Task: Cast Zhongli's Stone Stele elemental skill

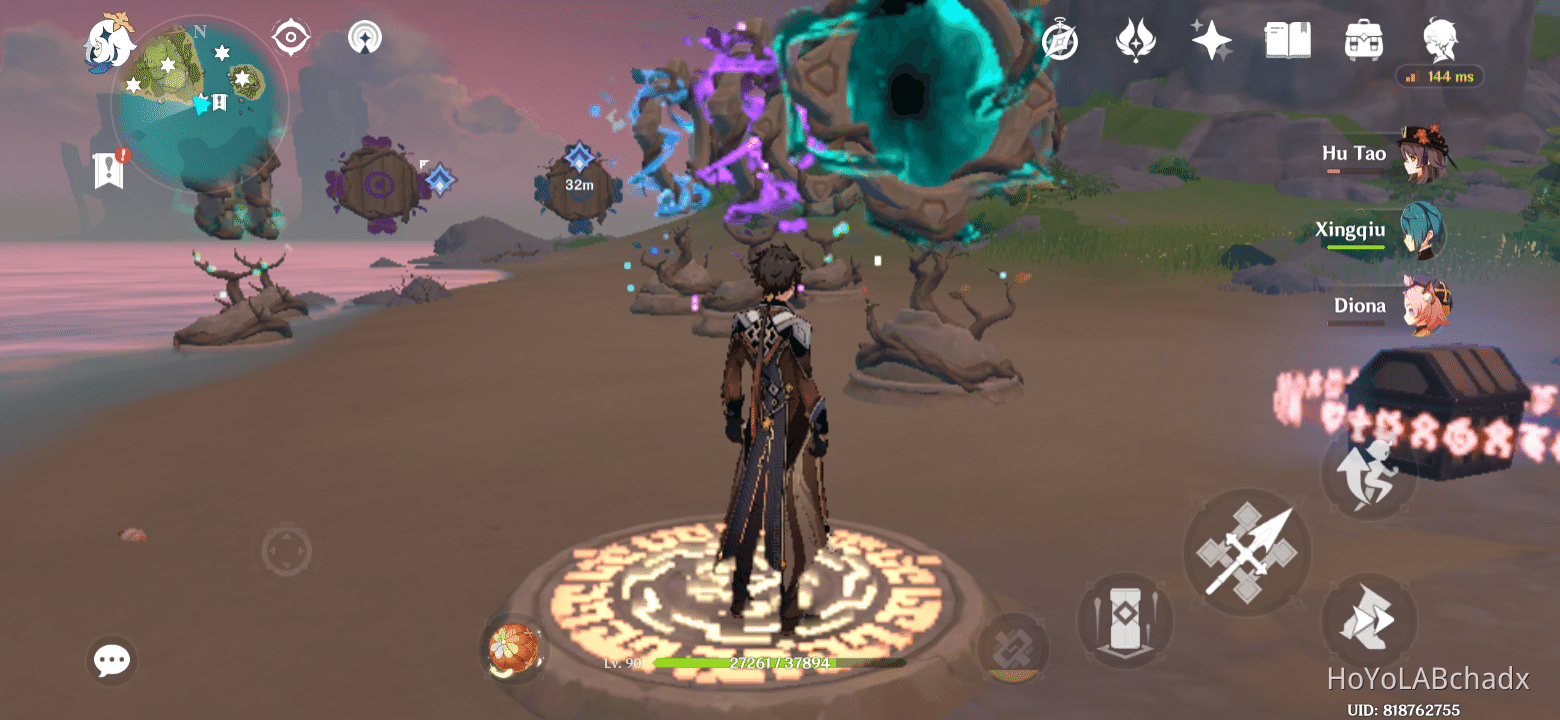Action: tap(1124, 620)
